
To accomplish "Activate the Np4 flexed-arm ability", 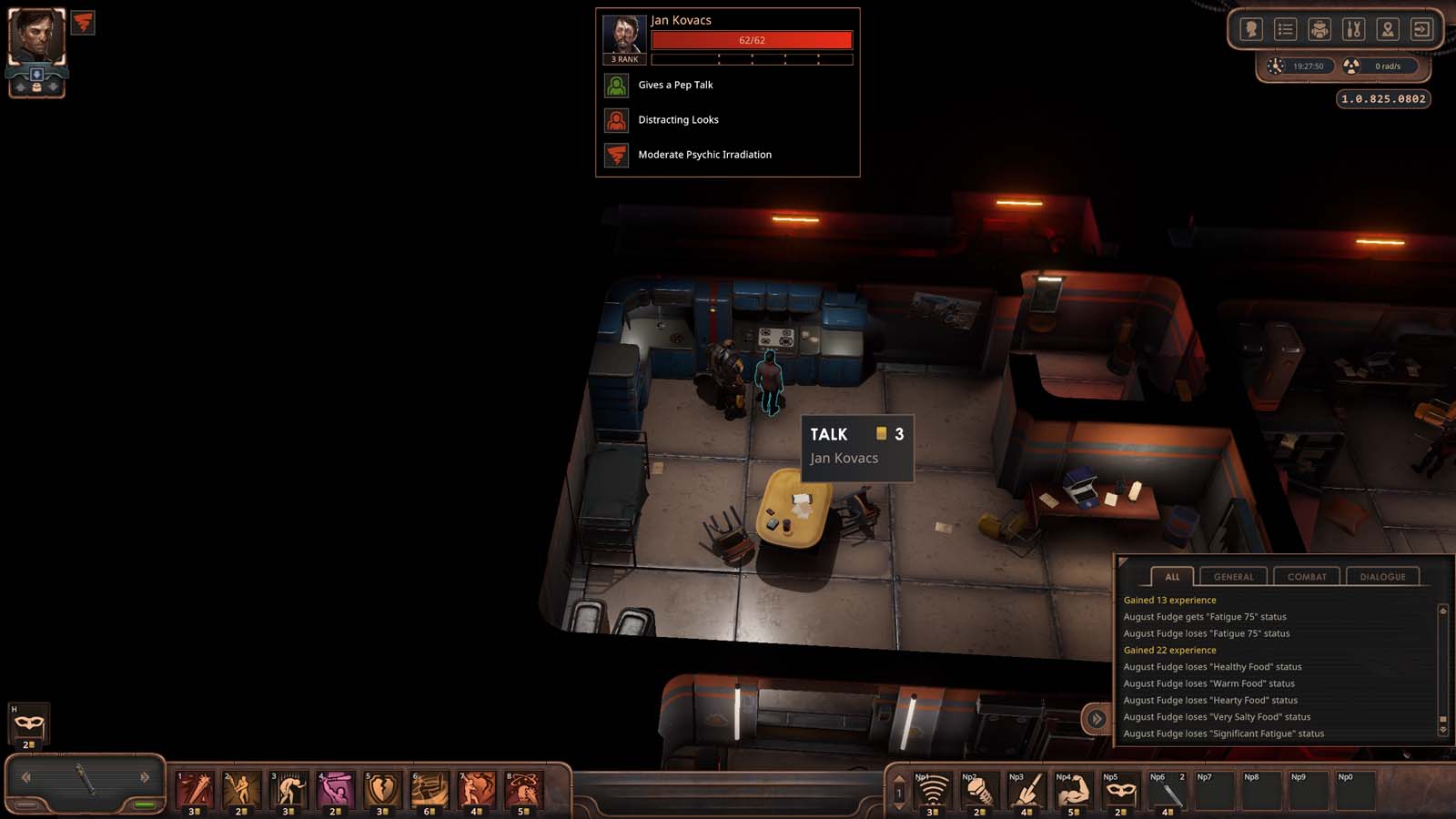I will 1074,790.
